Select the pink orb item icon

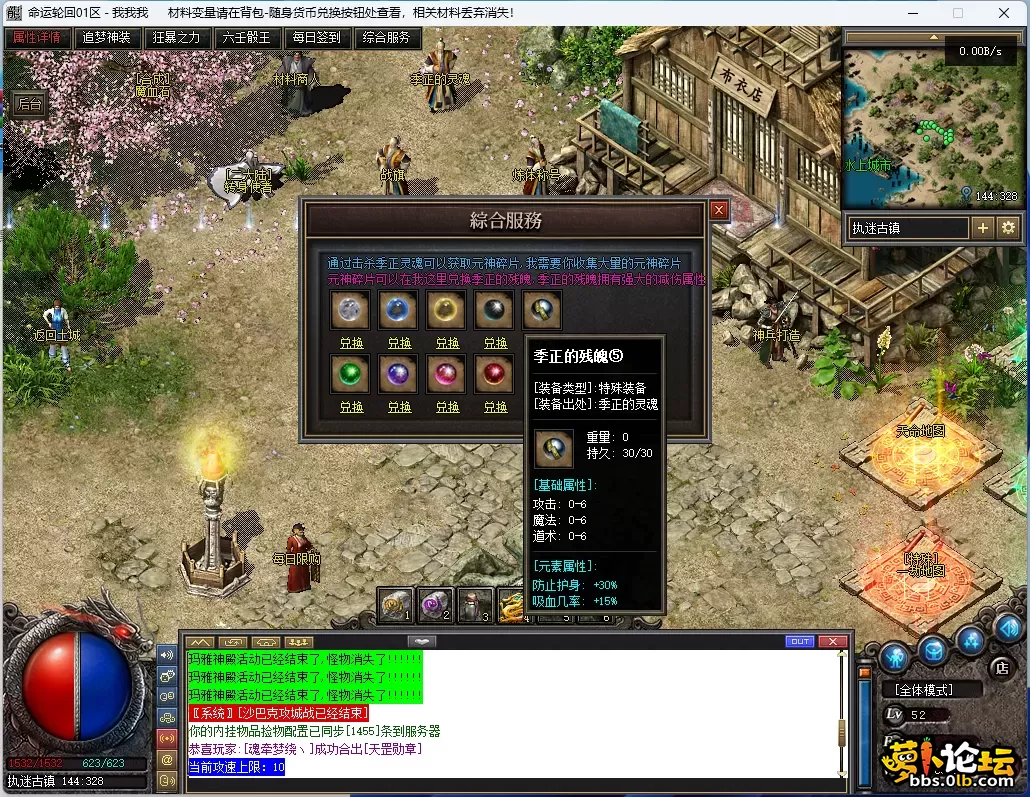click(447, 374)
